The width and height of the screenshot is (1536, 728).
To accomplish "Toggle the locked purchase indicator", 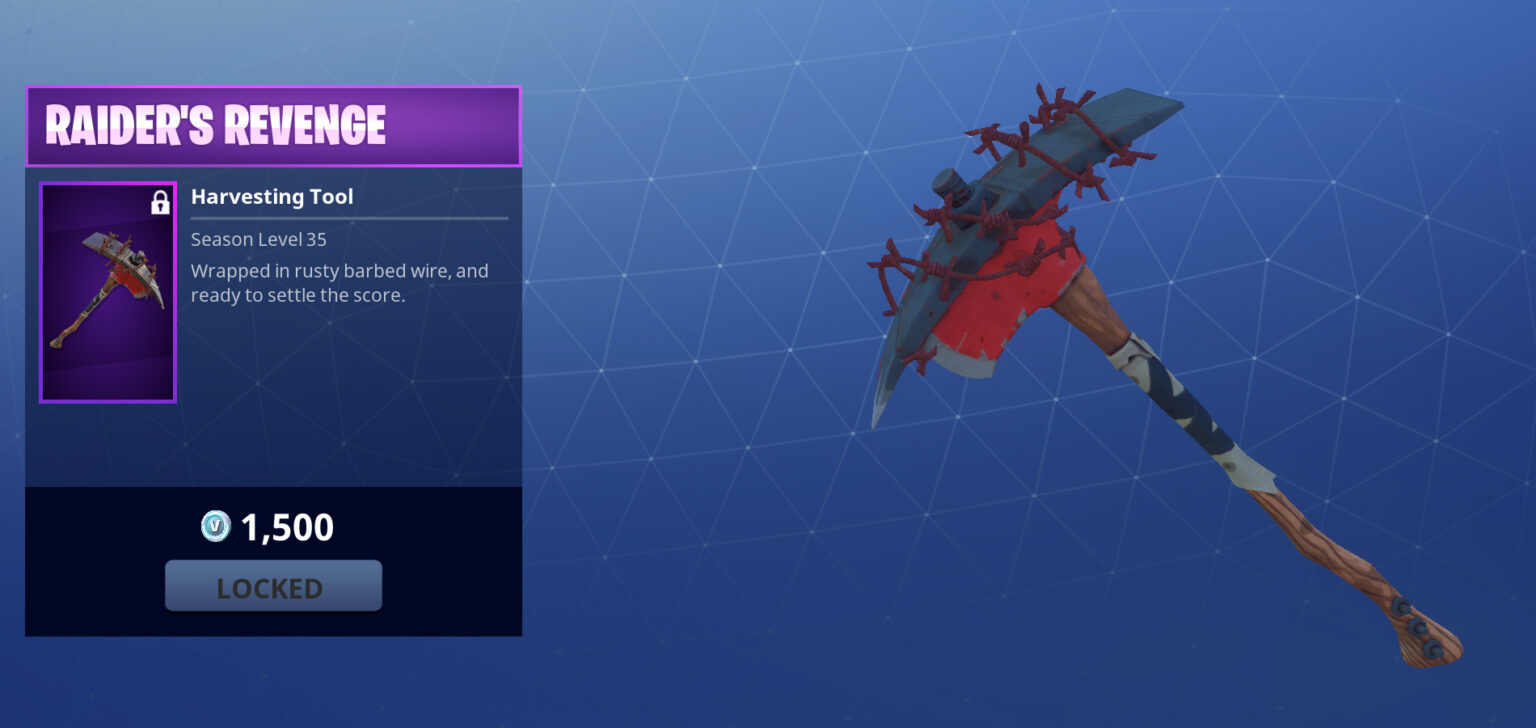I will pos(273,586).
